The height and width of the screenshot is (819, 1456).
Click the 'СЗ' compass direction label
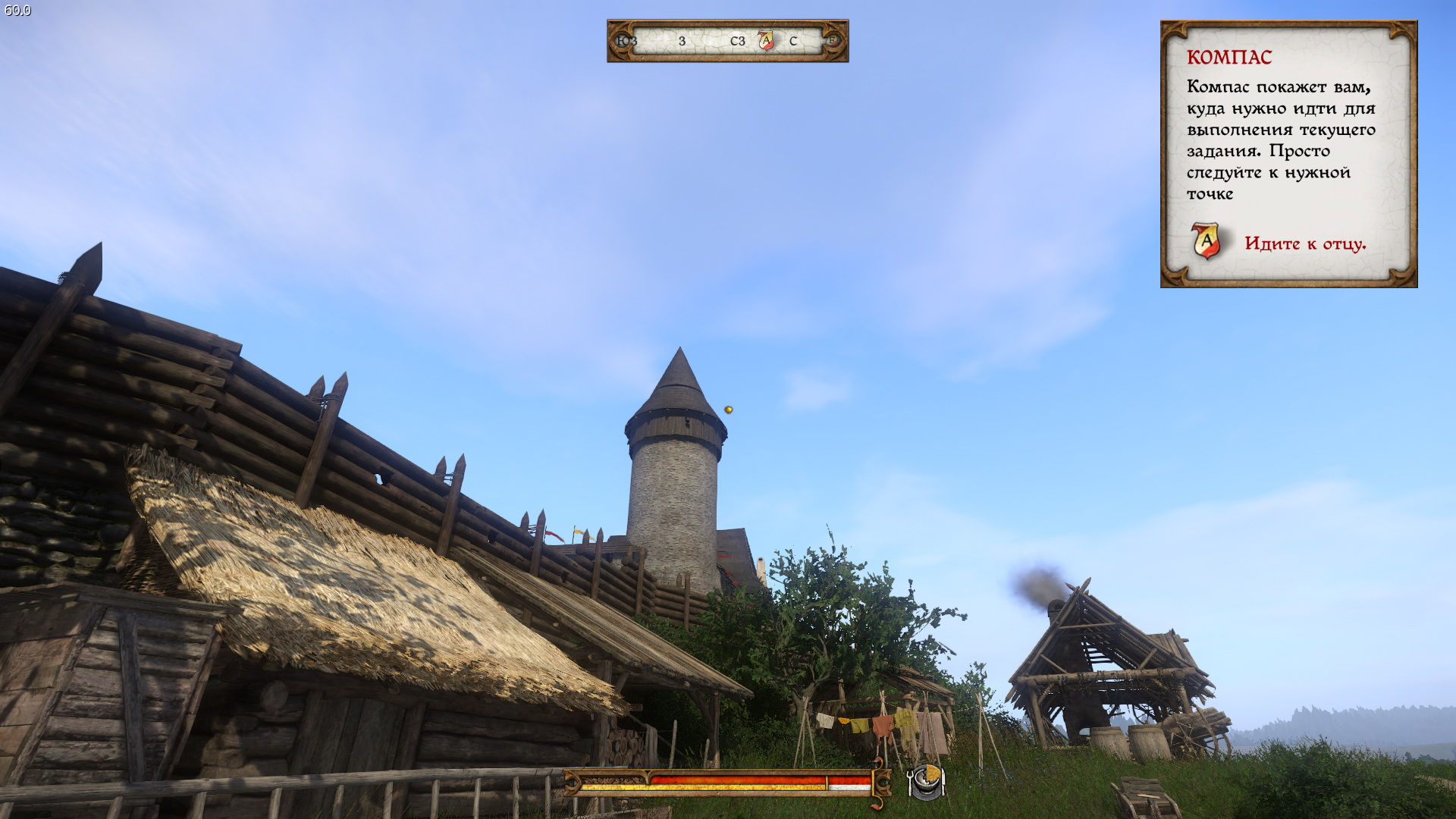[x=737, y=39]
